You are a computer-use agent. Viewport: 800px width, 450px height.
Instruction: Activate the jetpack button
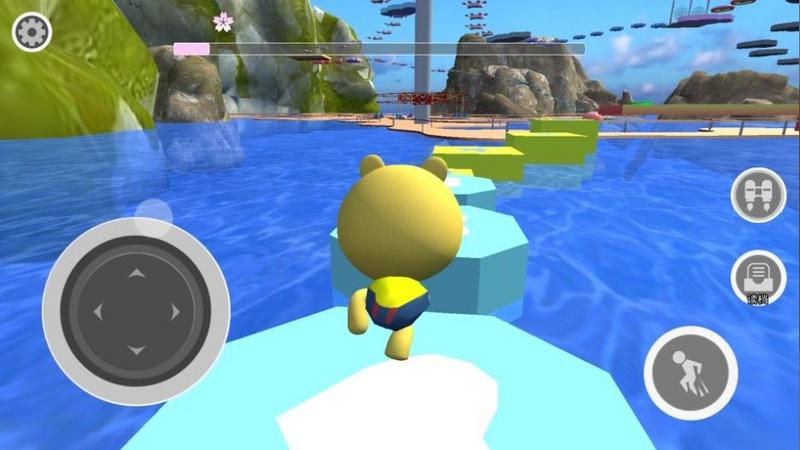tap(758, 195)
